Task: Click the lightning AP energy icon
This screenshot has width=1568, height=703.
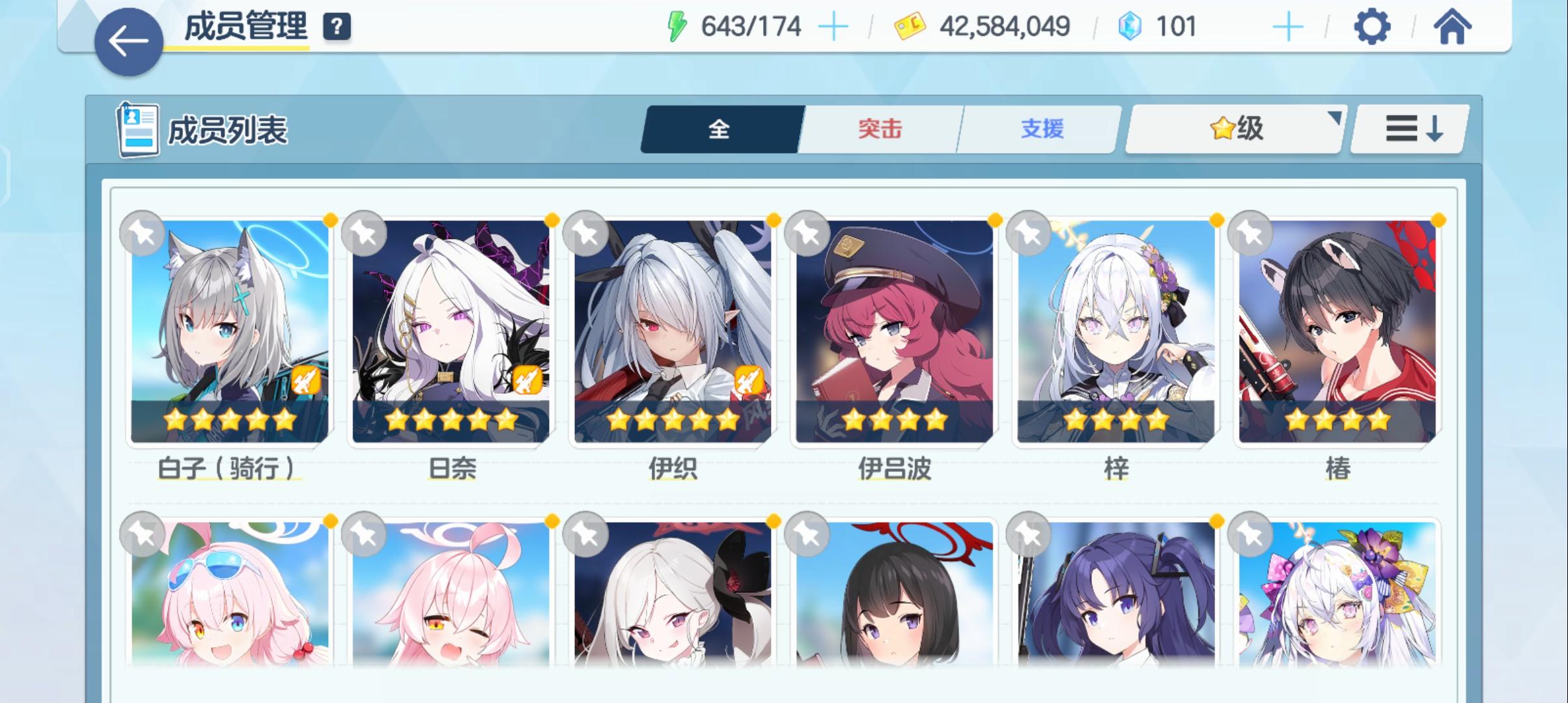Action: [x=679, y=25]
